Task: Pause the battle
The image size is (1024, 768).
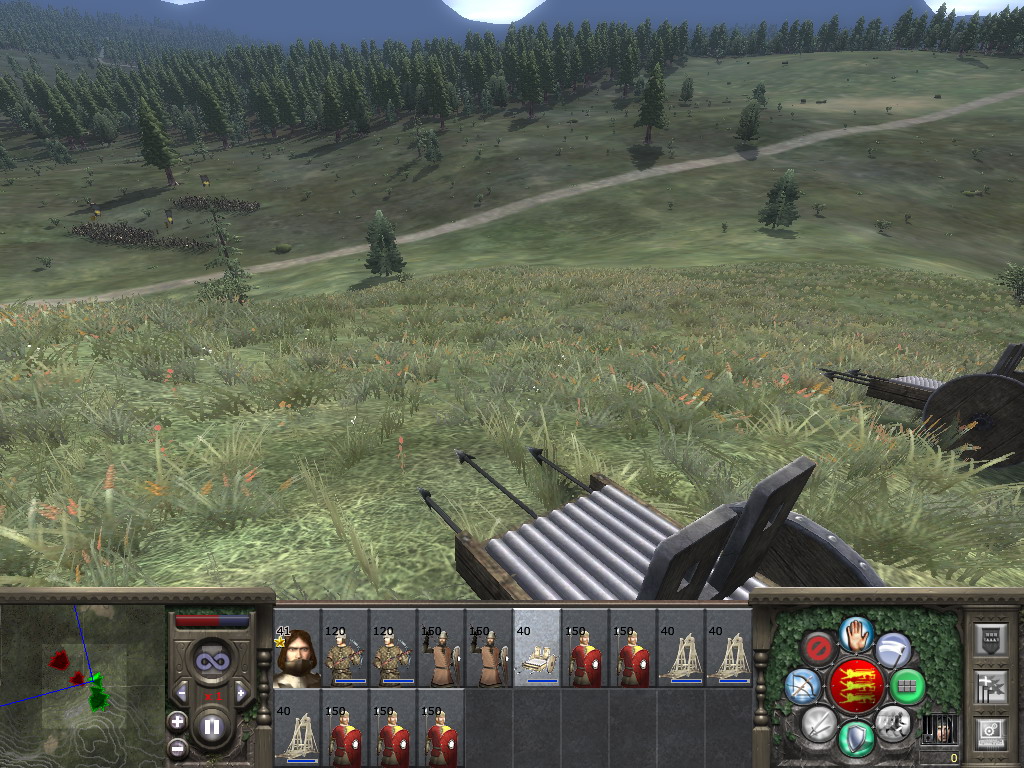Action: tap(211, 727)
